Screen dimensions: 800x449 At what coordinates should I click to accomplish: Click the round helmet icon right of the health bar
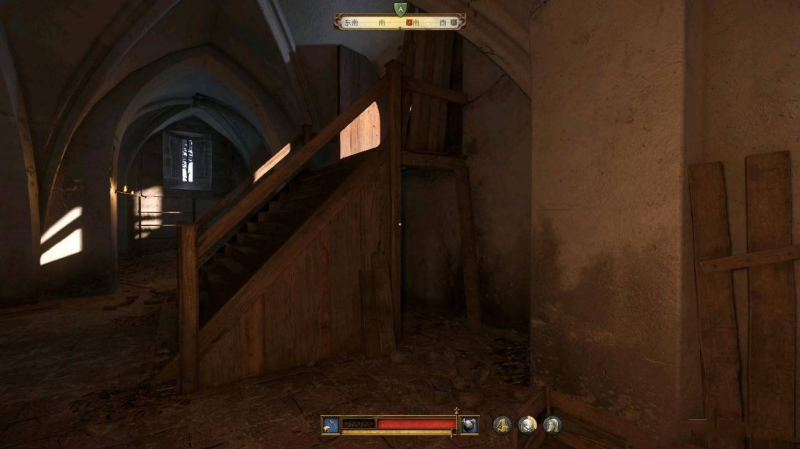(469, 425)
